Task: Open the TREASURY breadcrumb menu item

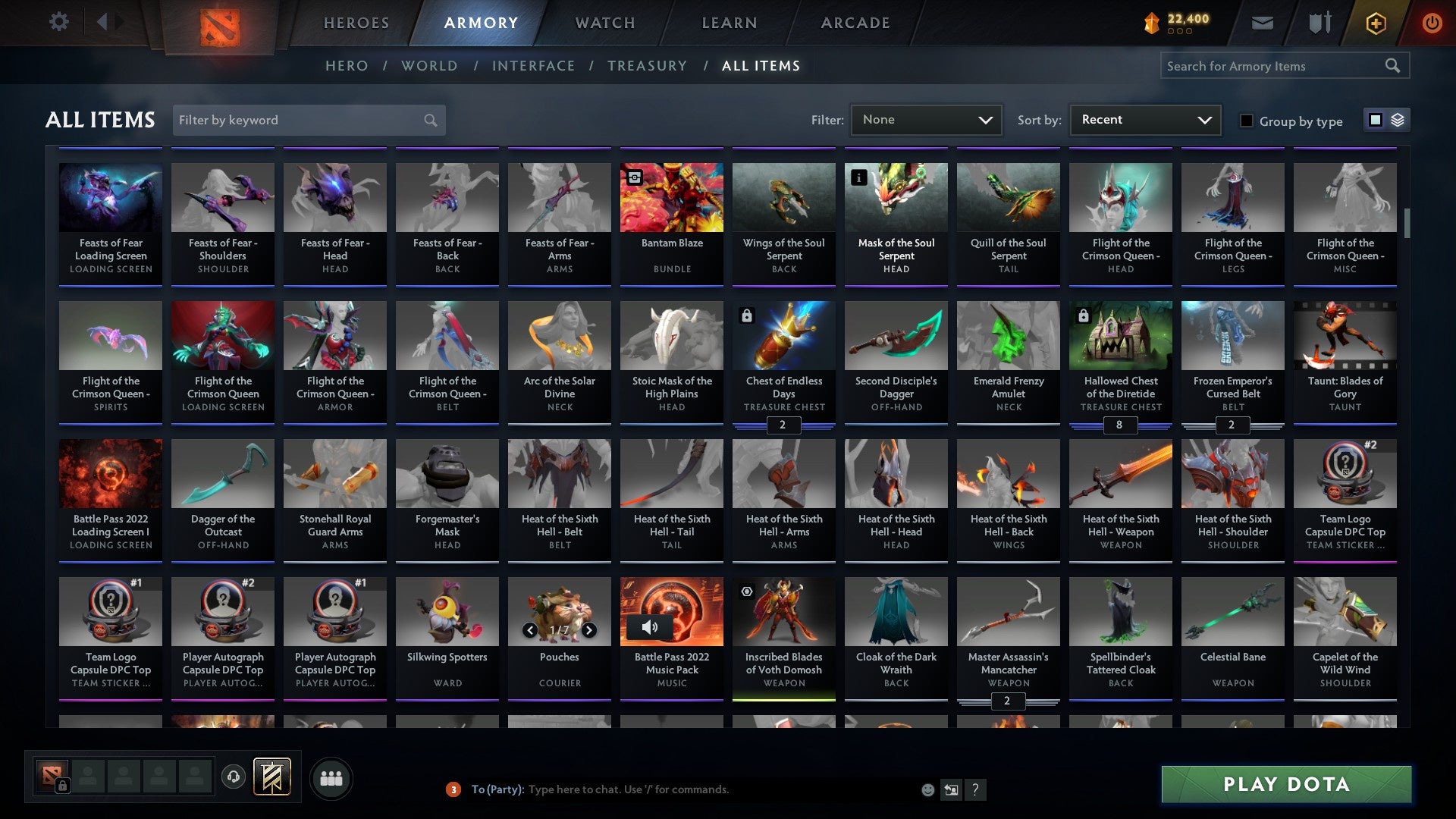Action: coord(648,66)
